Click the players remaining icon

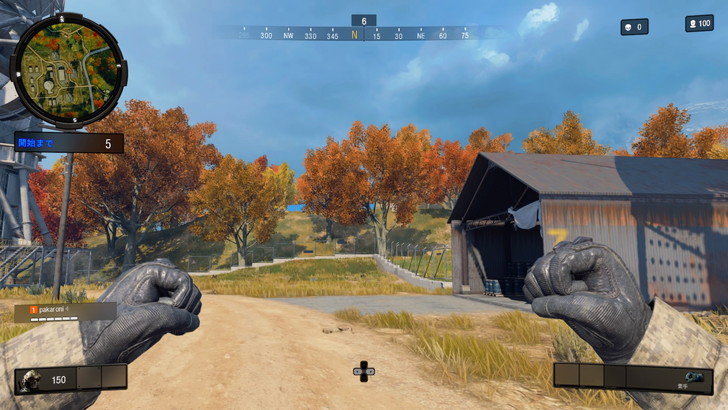click(x=693, y=23)
